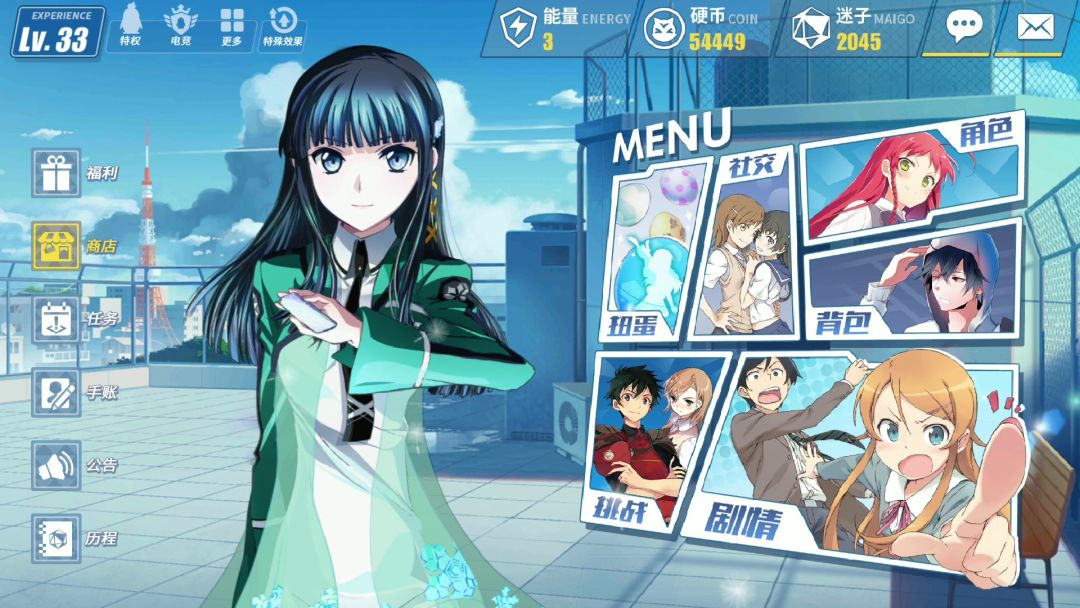Open the mailbox envelope
Screen dimensions: 1080x608
point(1035,27)
